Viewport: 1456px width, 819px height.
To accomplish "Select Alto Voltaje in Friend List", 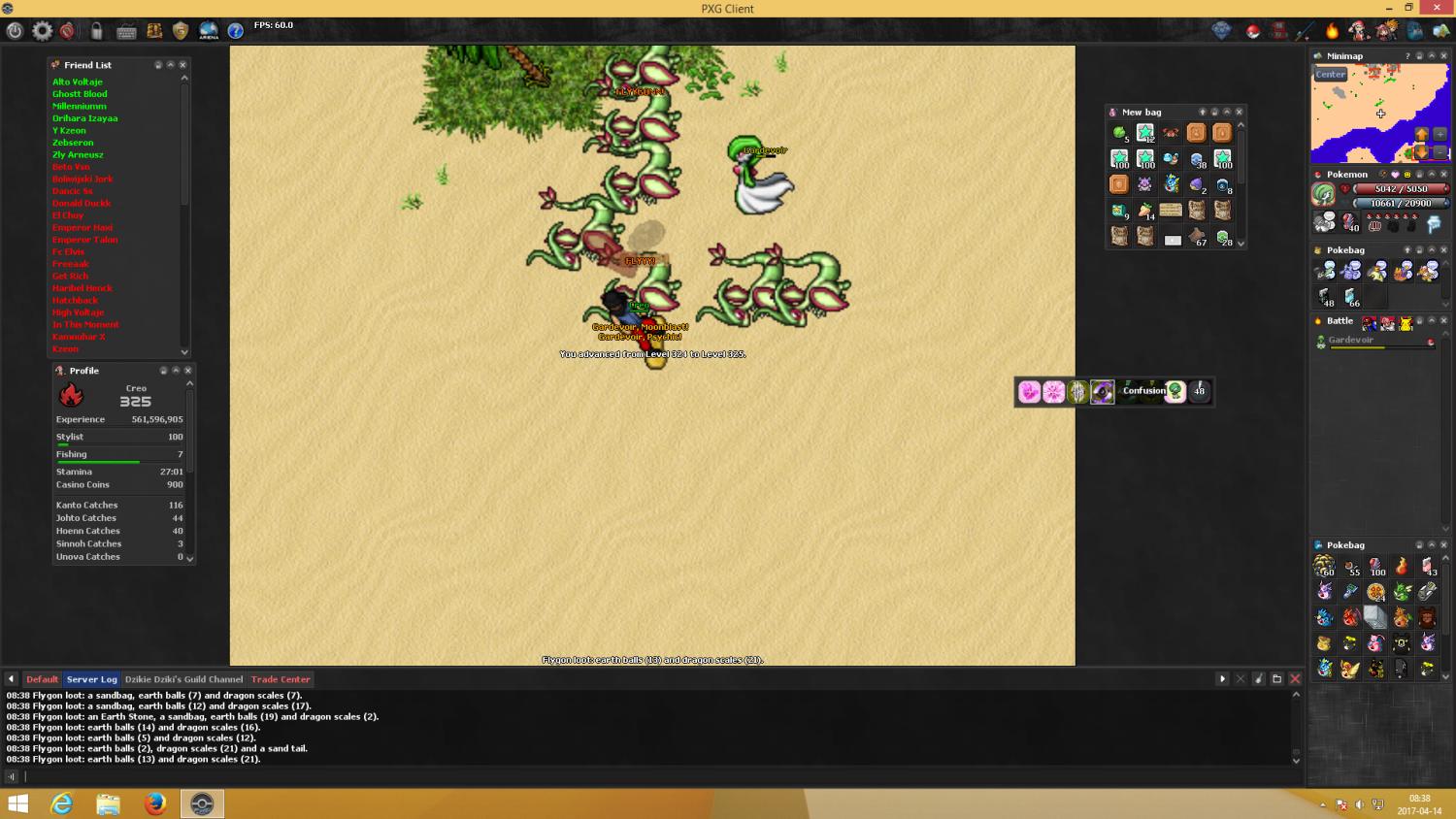I will [78, 82].
